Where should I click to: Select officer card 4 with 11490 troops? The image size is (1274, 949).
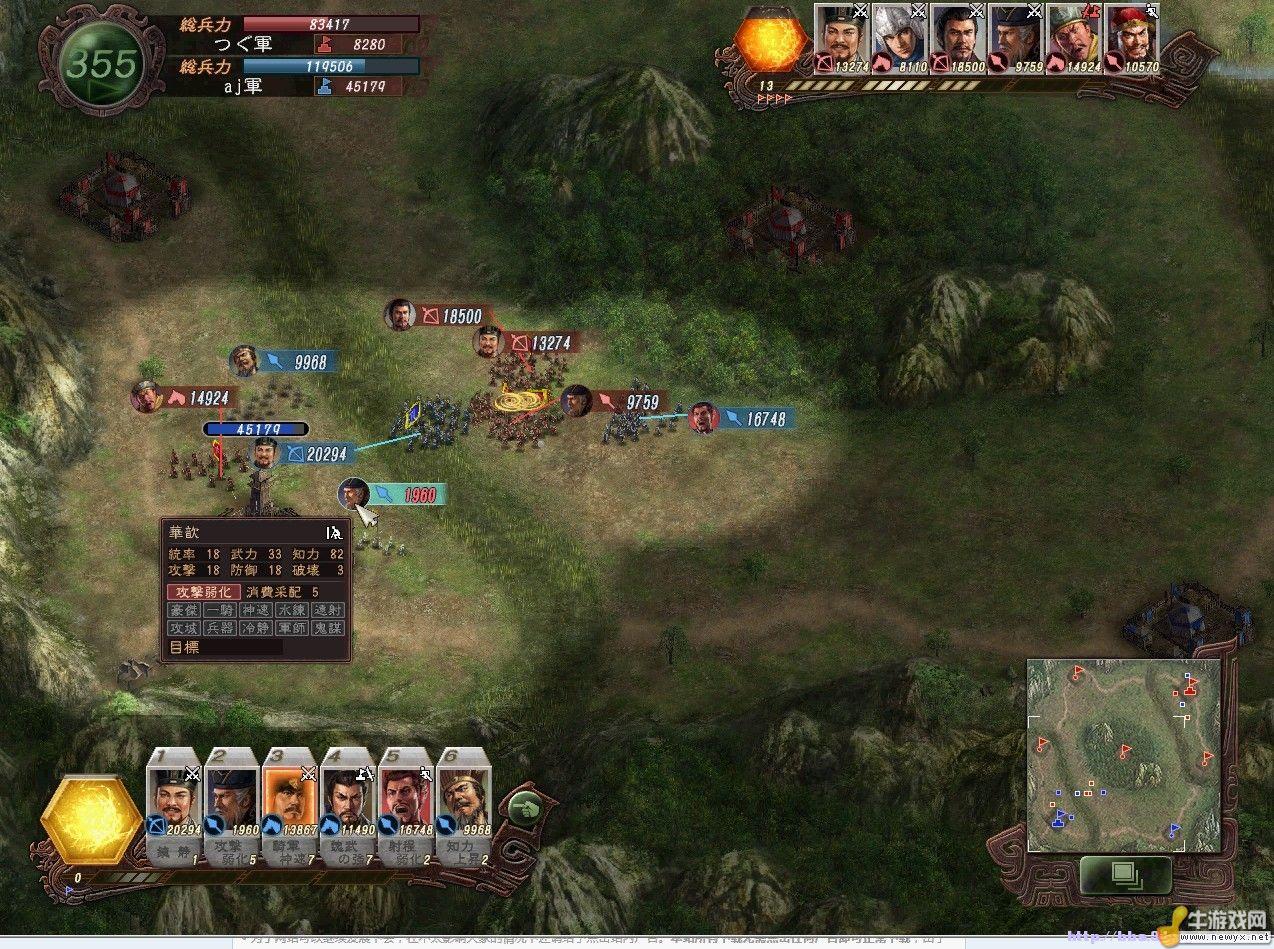[348, 799]
